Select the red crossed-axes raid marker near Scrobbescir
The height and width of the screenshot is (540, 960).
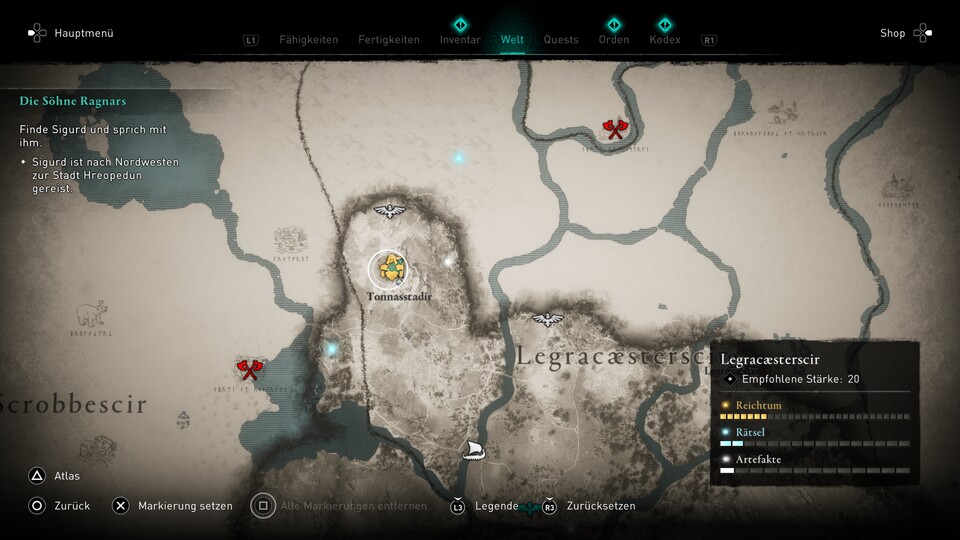[249, 369]
